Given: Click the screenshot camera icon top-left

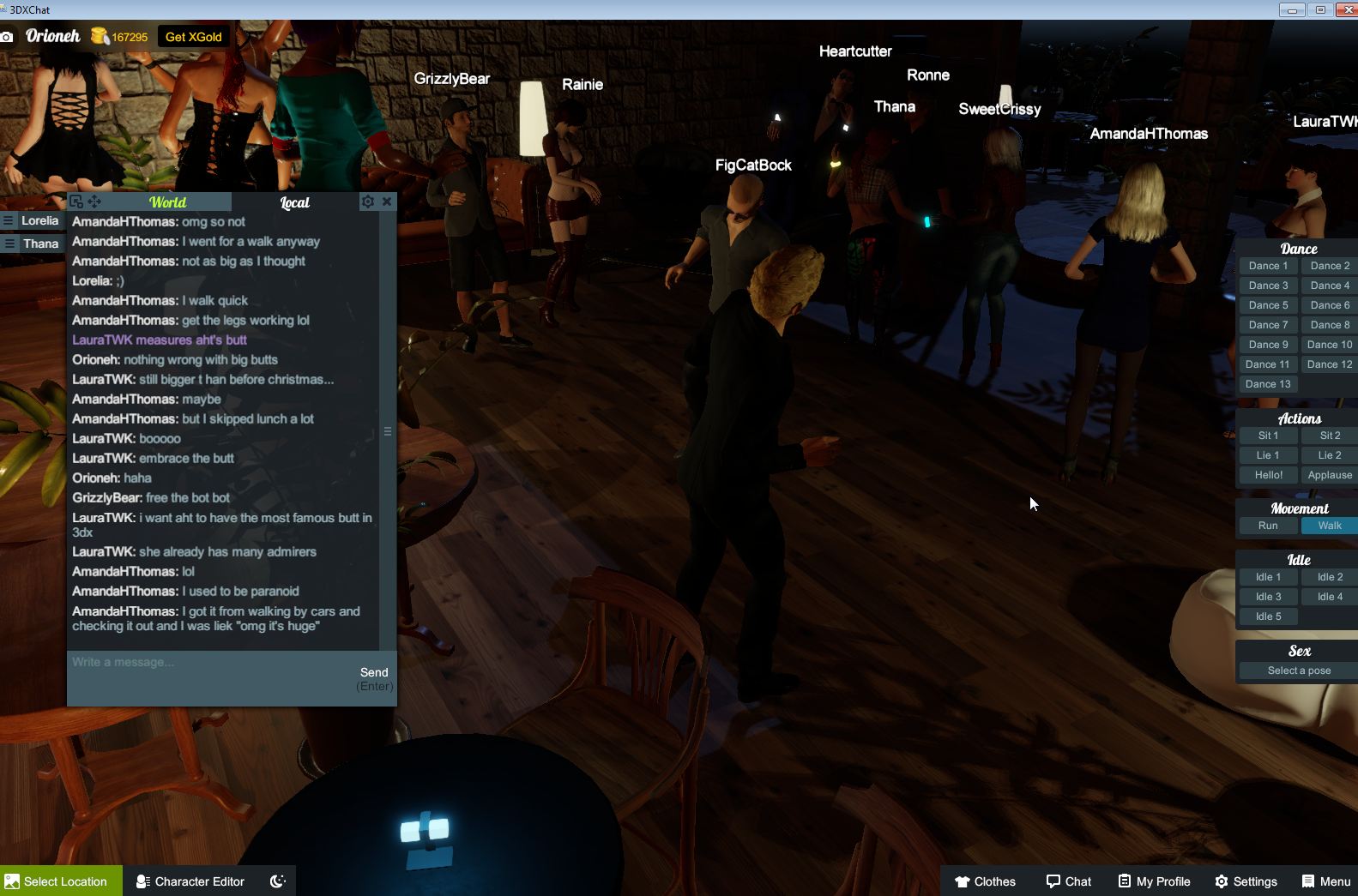Looking at the screenshot, I should 8,36.
